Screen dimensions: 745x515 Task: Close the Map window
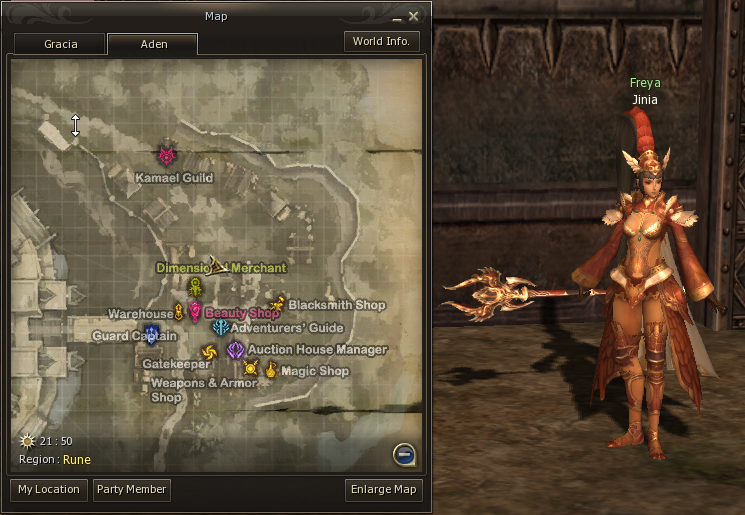tap(414, 16)
